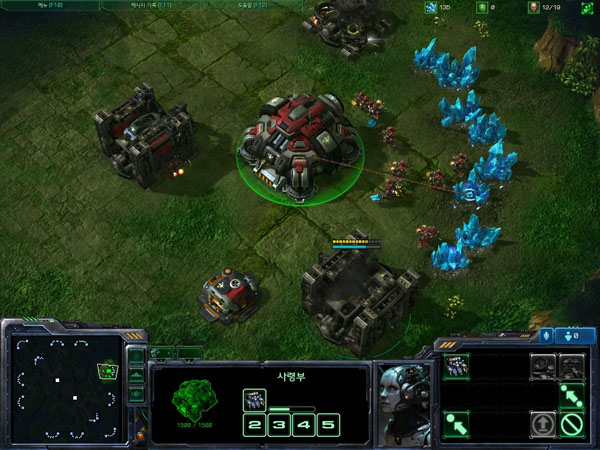Click the bottom minimap side button
This screenshot has height=450, width=600.
(x=137, y=393)
